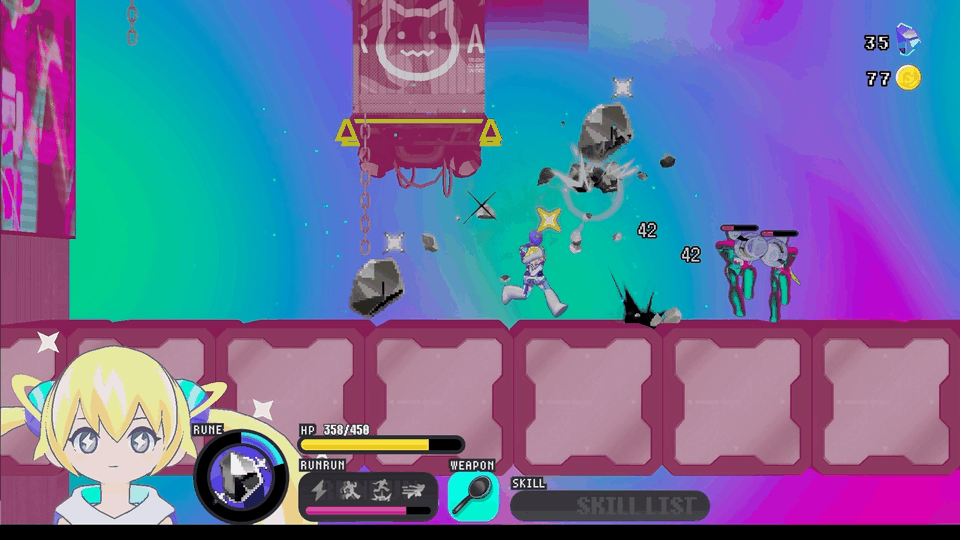Click the lightning bolt RunRun icon

[x=320, y=490]
